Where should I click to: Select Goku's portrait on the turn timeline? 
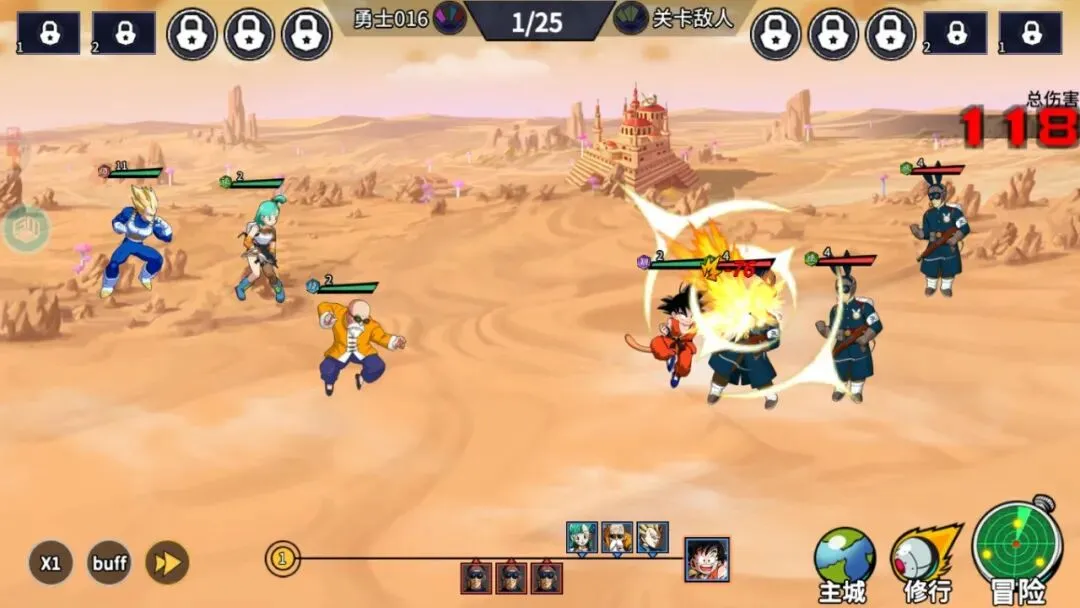click(x=707, y=559)
